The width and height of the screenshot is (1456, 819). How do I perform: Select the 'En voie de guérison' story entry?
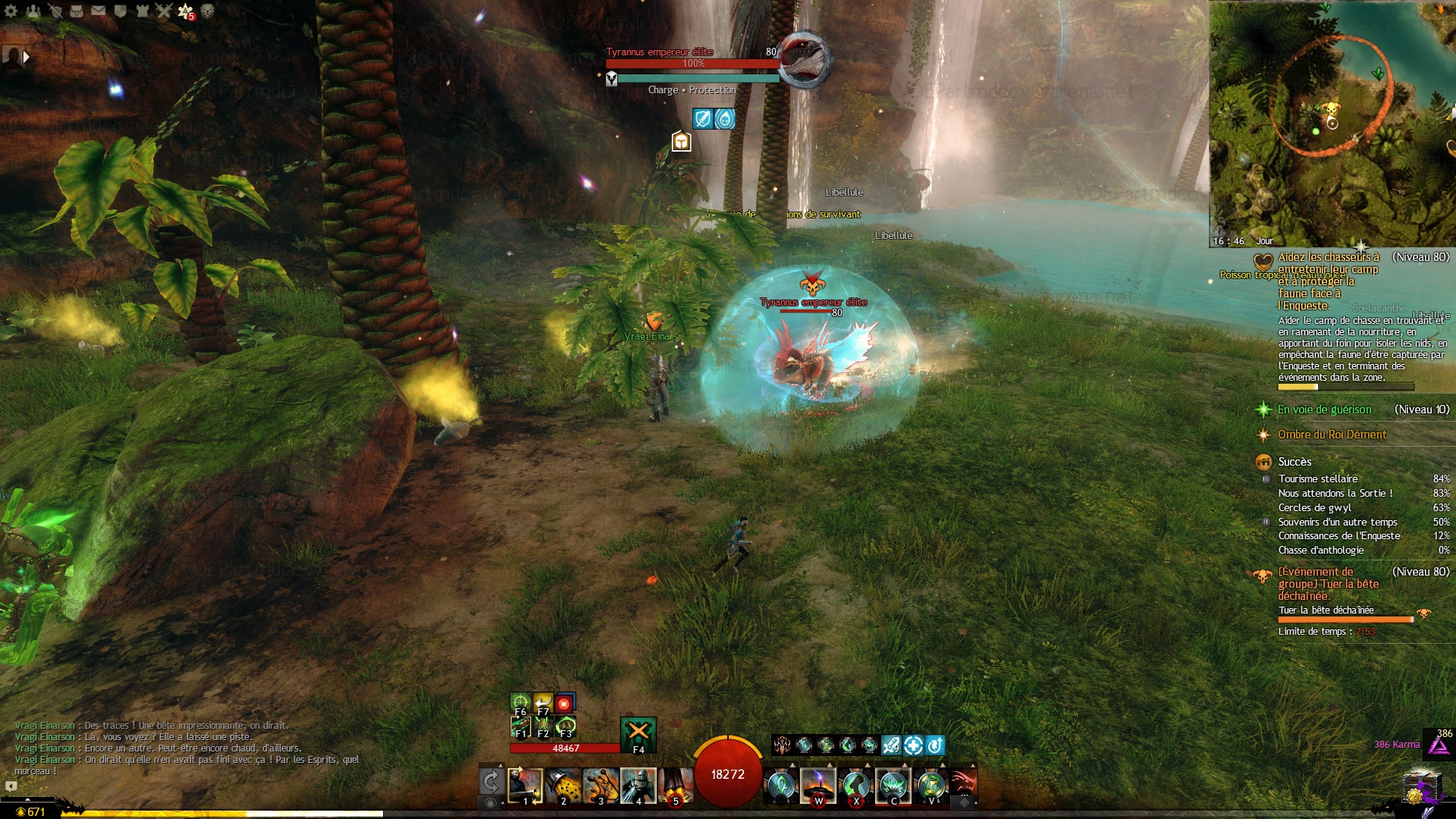coord(1324,409)
